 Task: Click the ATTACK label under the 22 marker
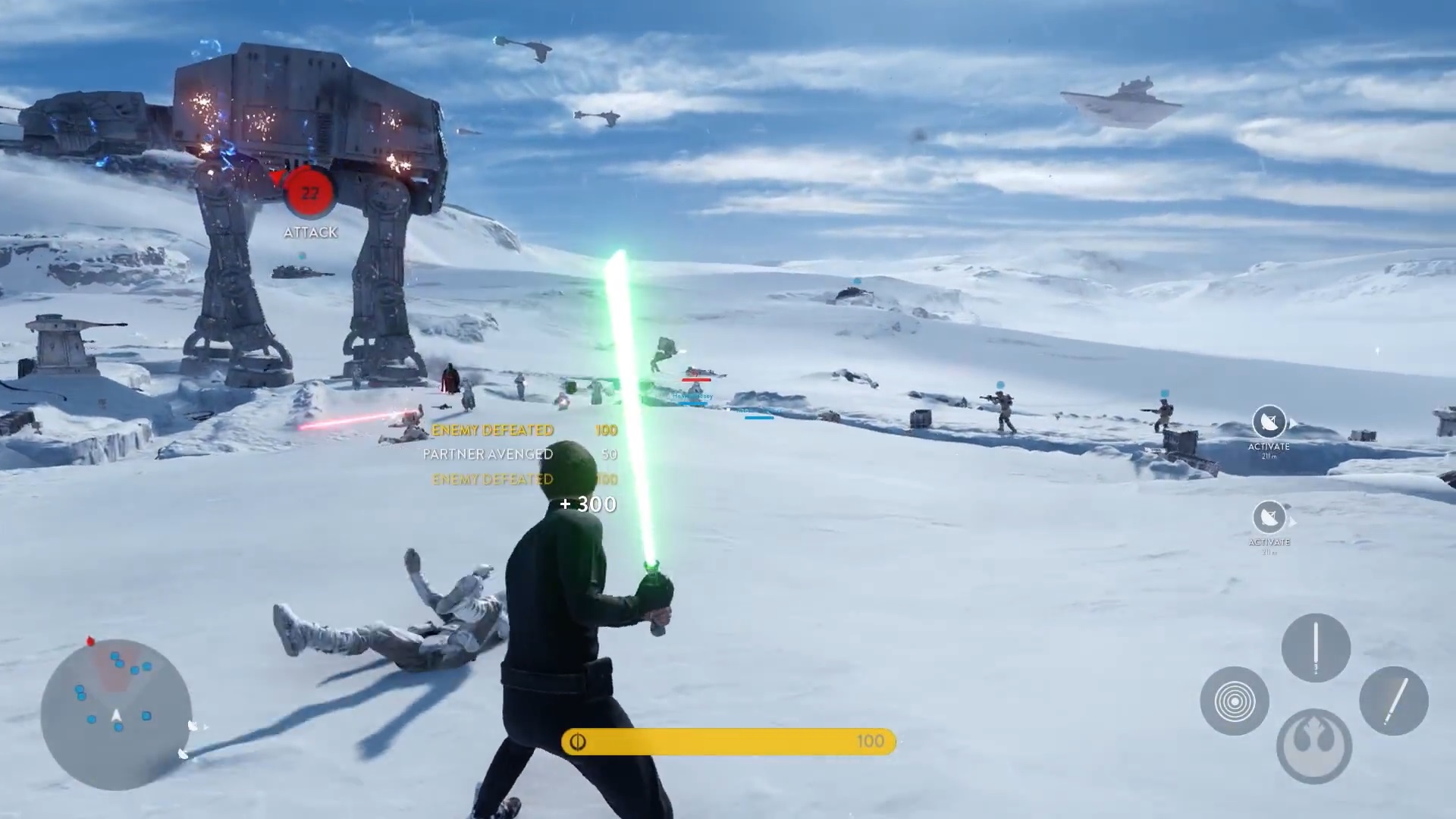(310, 233)
